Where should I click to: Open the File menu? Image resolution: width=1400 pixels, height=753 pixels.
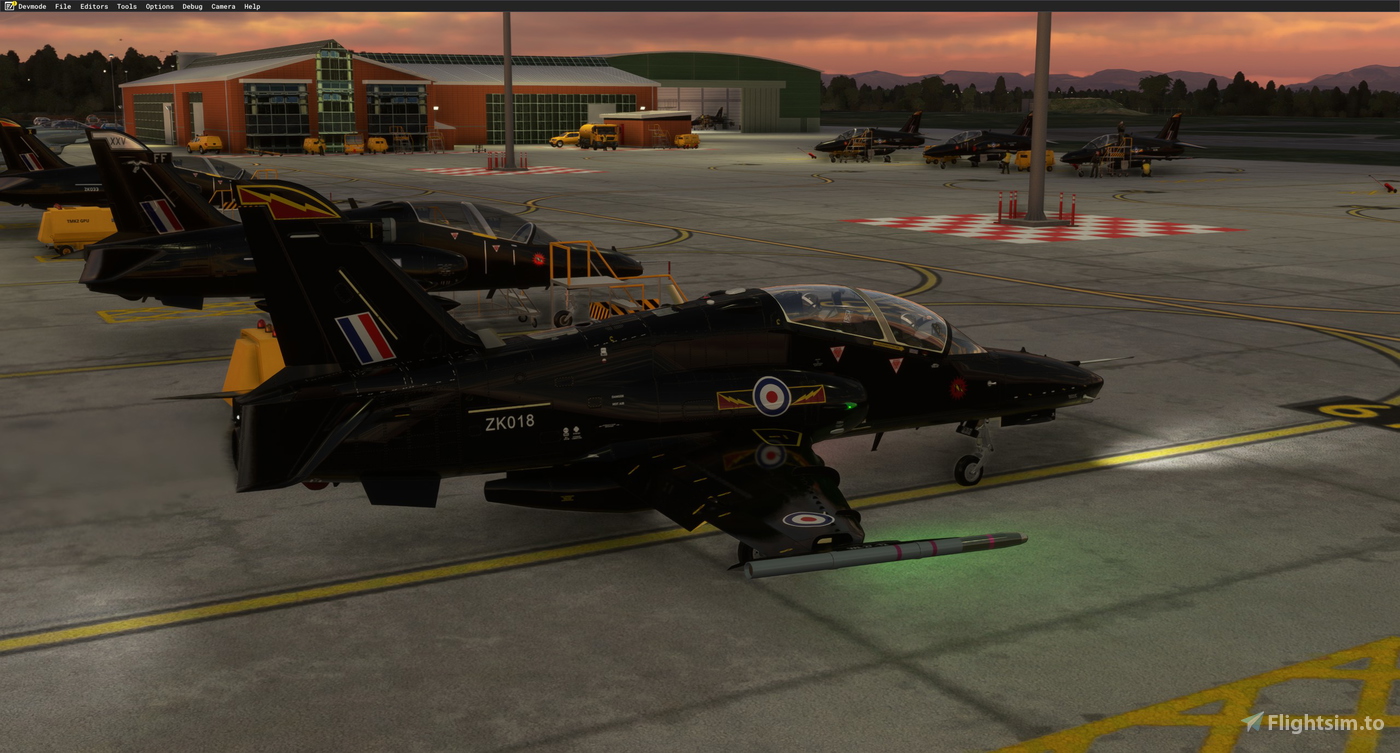tap(62, 6)
